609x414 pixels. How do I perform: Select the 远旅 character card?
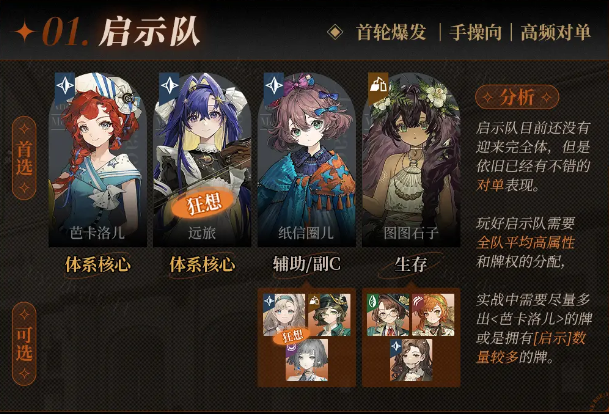point(201,160)
